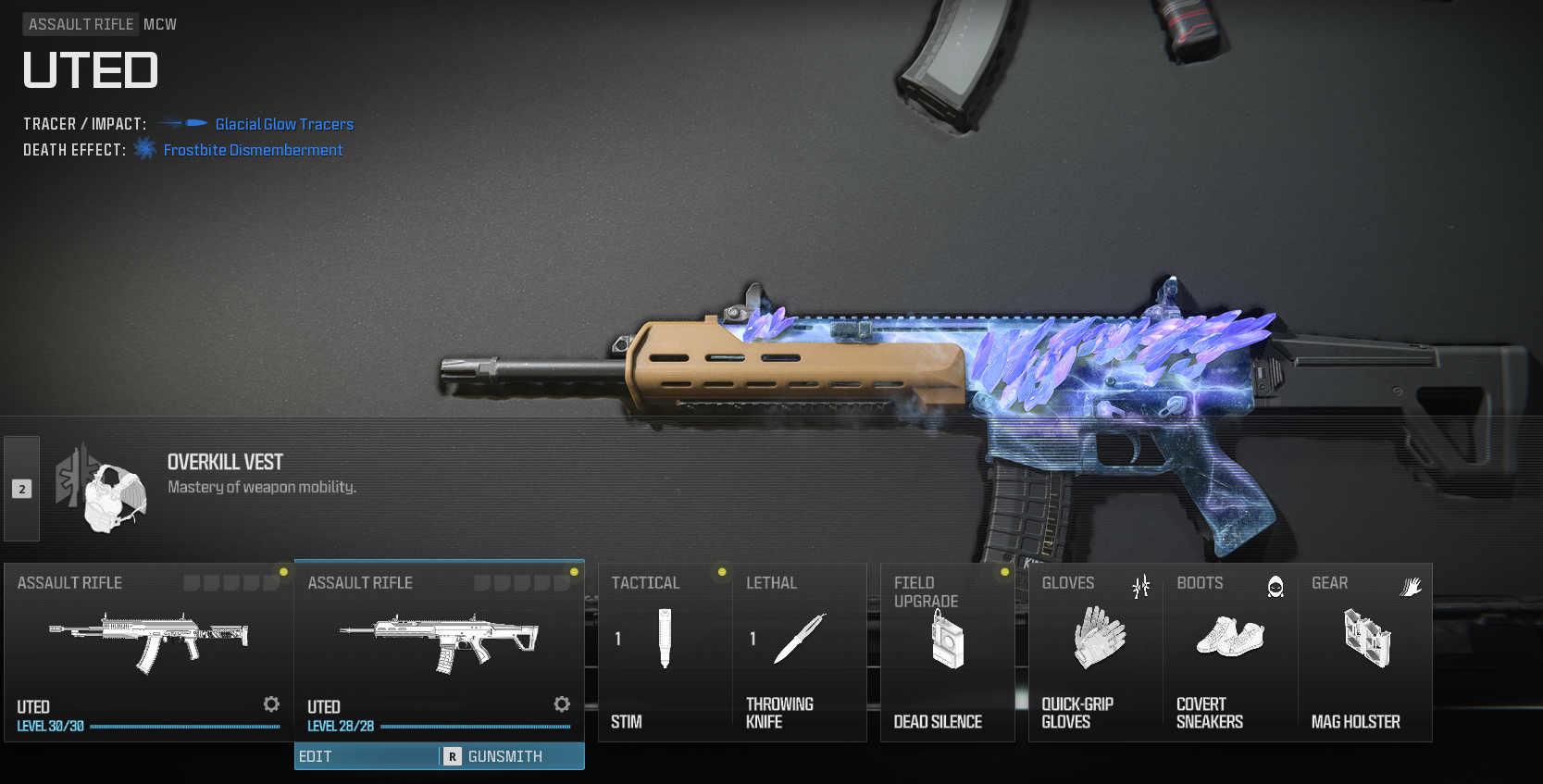
Task: Choose the Stim tactical slot
Action: click(x=665, y=652)
